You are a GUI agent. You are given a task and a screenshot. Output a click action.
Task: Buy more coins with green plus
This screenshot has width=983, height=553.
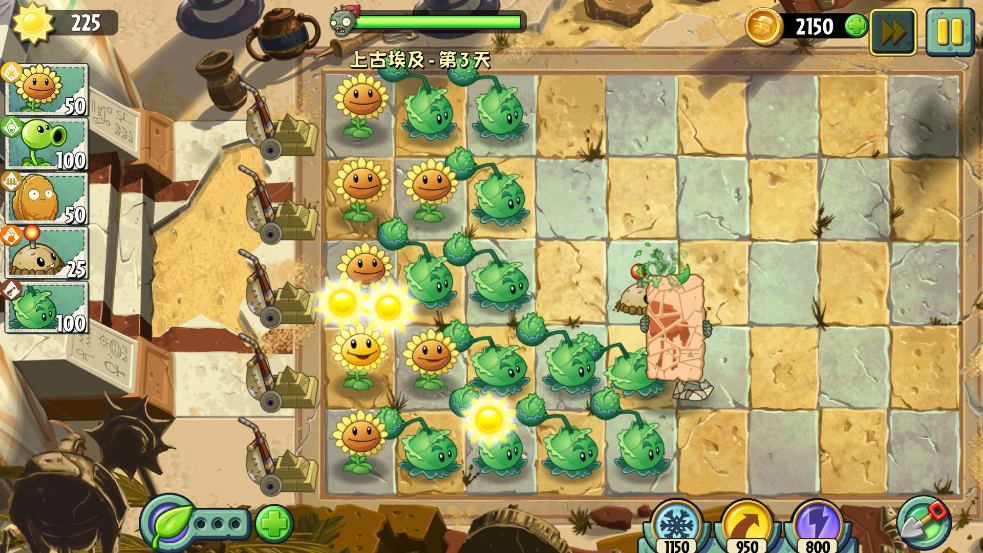click(856, 26)
